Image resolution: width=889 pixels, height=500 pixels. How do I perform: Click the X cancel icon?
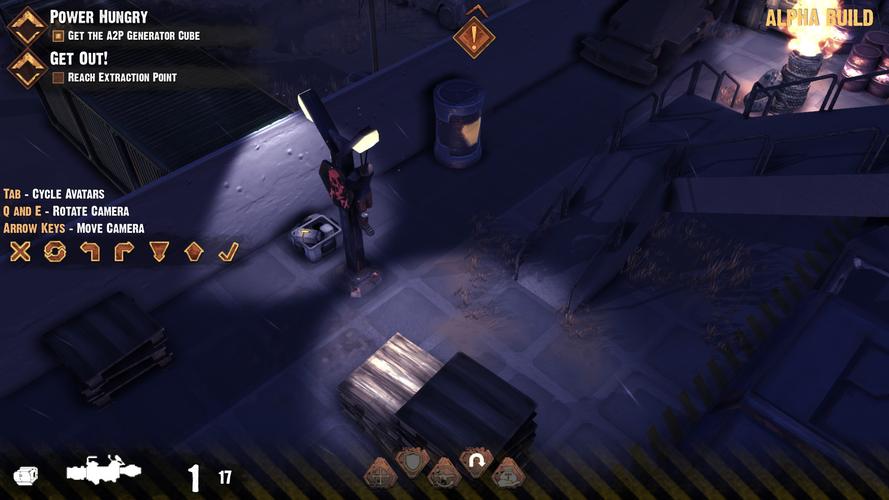20,251
